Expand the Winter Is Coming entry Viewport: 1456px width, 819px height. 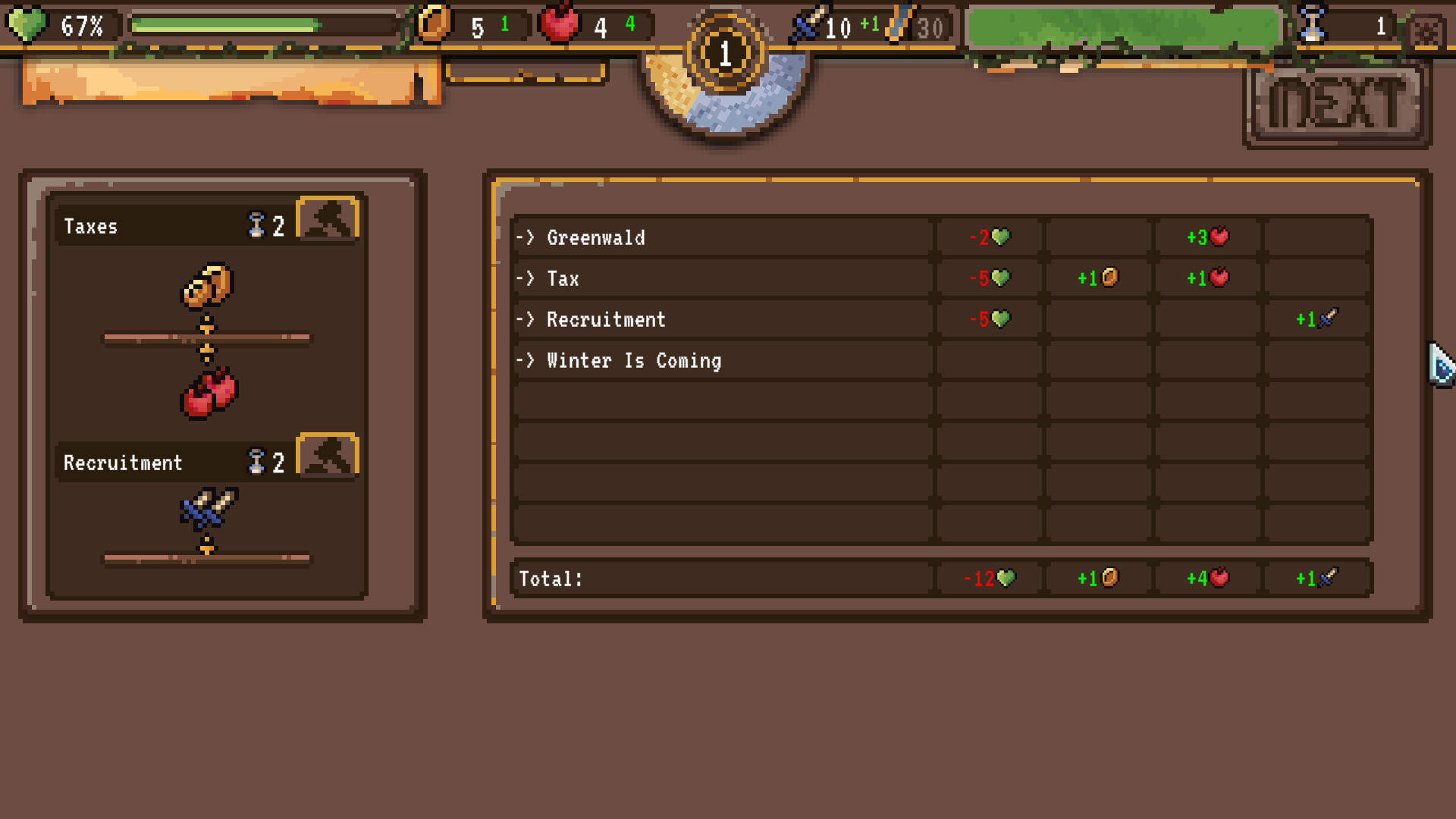635,360
